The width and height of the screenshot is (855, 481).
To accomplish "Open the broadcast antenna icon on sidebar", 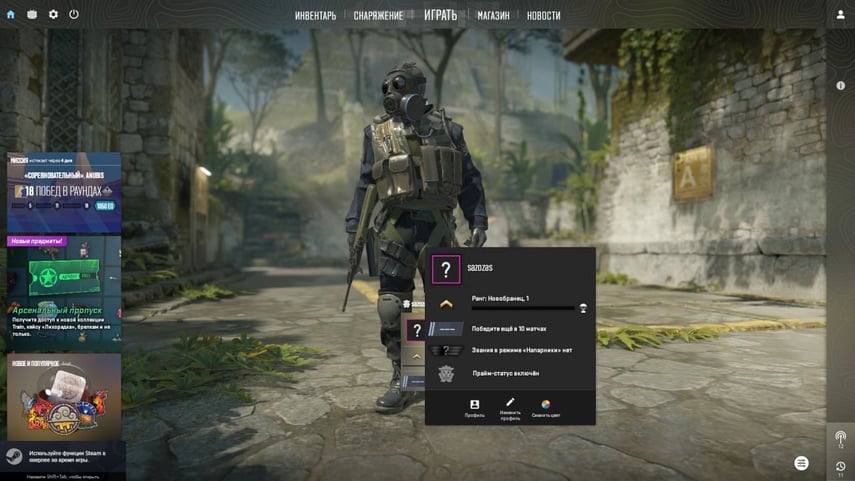I will pyautogui.click(x=840, y=437).
